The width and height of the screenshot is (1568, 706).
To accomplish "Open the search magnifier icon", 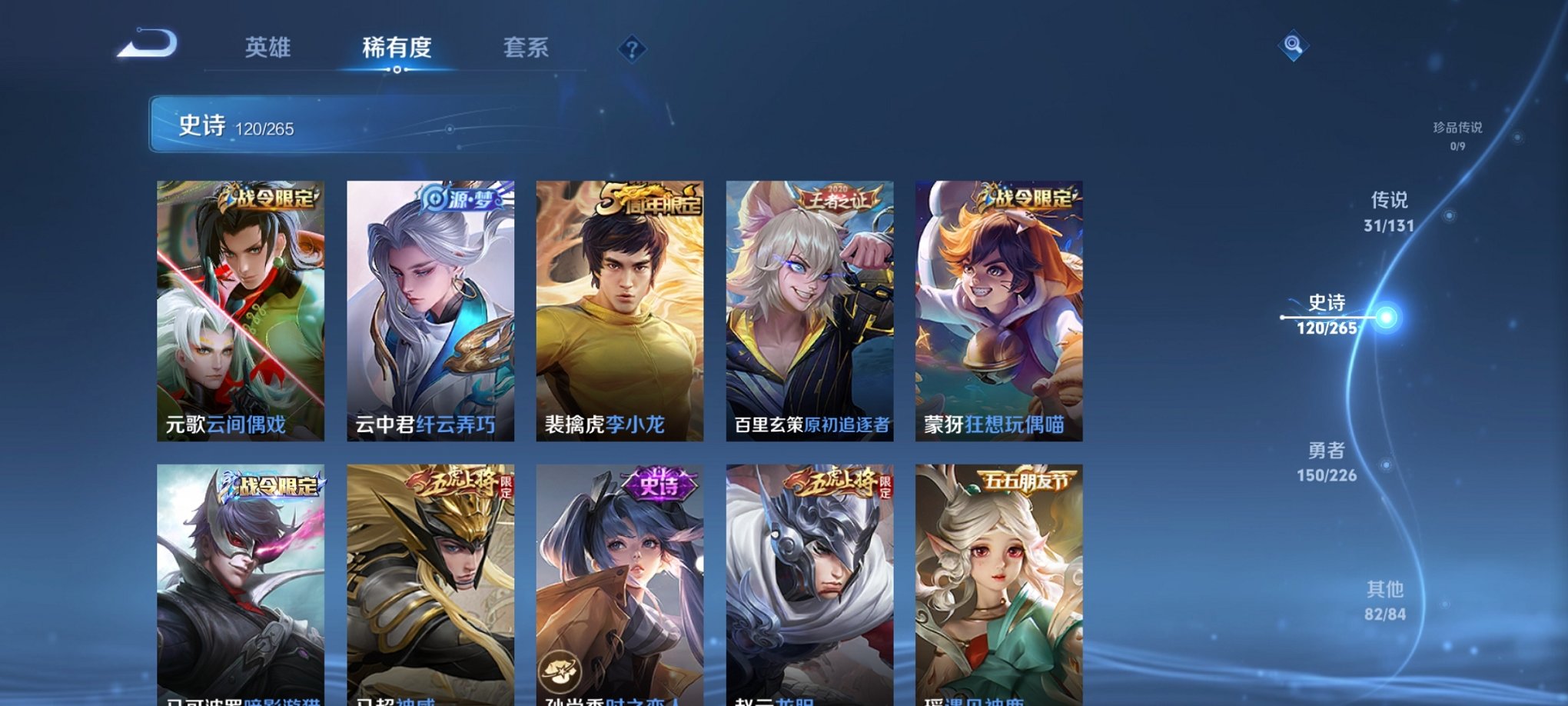I will pos(1294,46).
